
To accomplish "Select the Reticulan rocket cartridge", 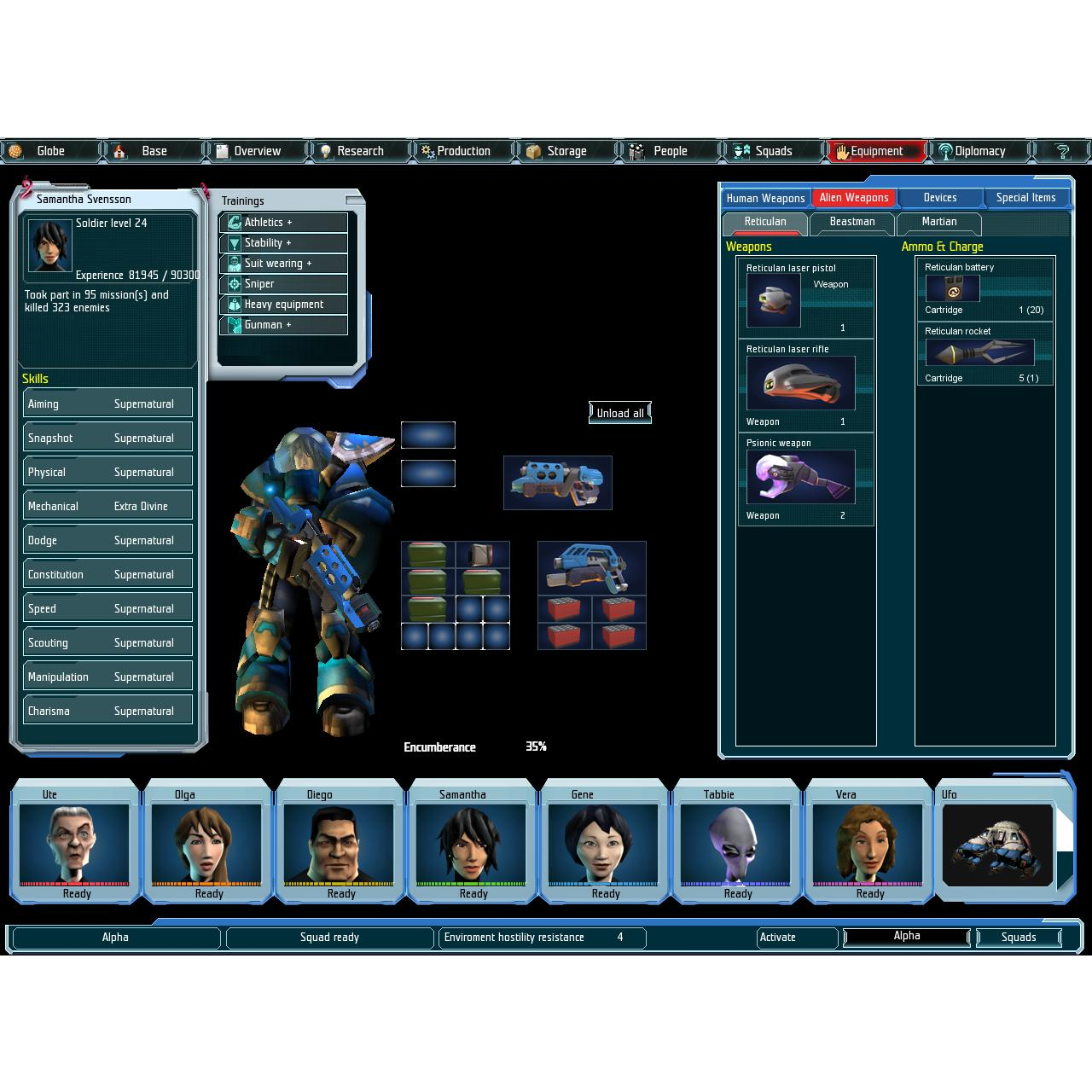I will (979, 353).
